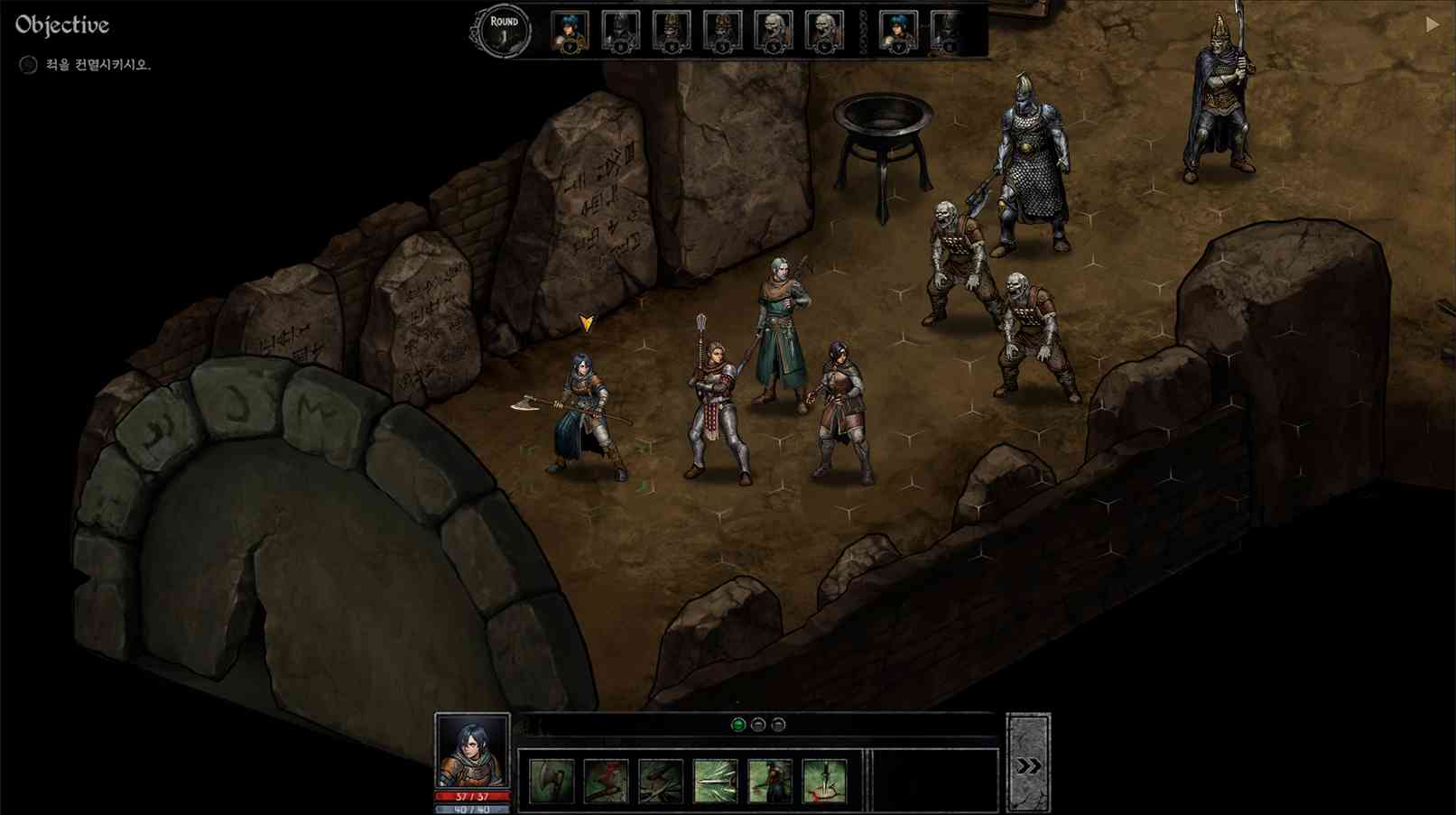Image resolution: width=1456 pixels, height=815 pixels.
Task: Activate the bloody axe strike skill
Action: 606,781
